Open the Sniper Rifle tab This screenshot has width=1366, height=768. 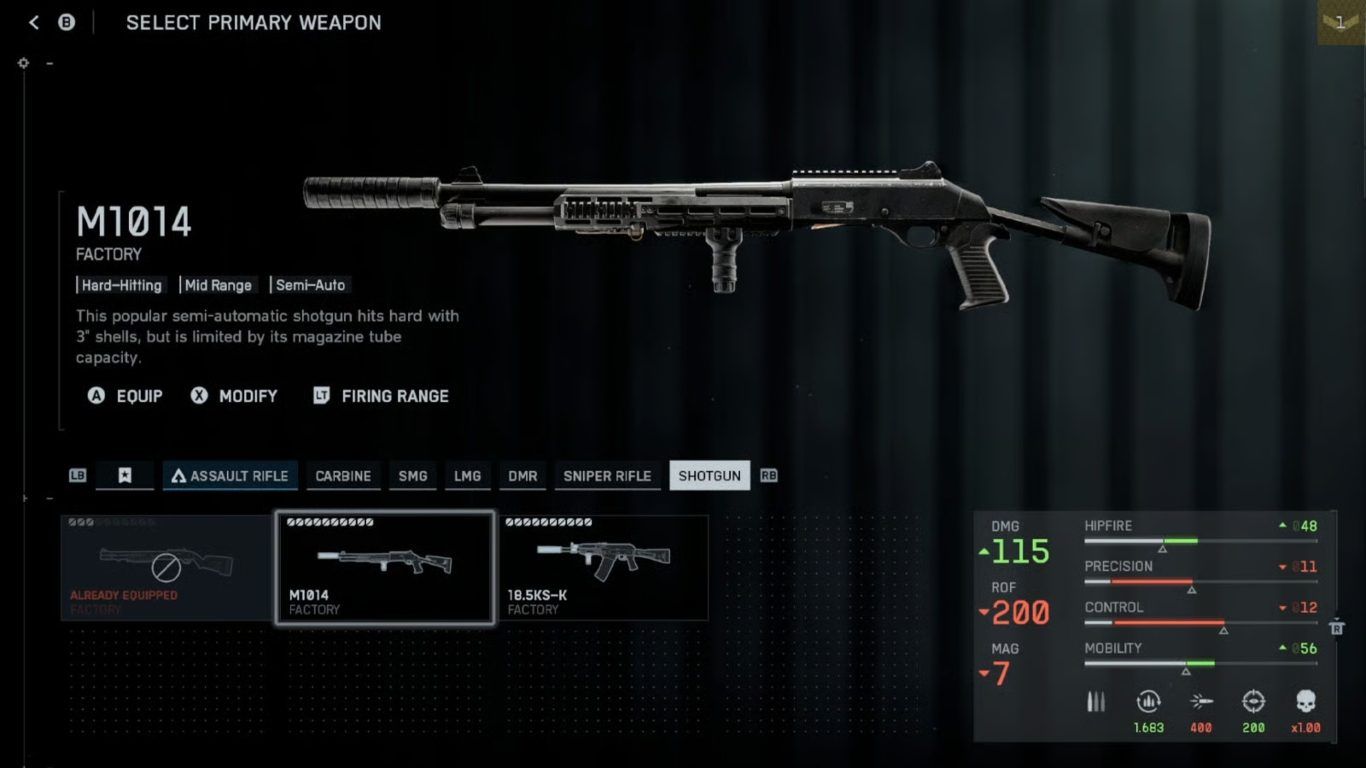point(607,476)
